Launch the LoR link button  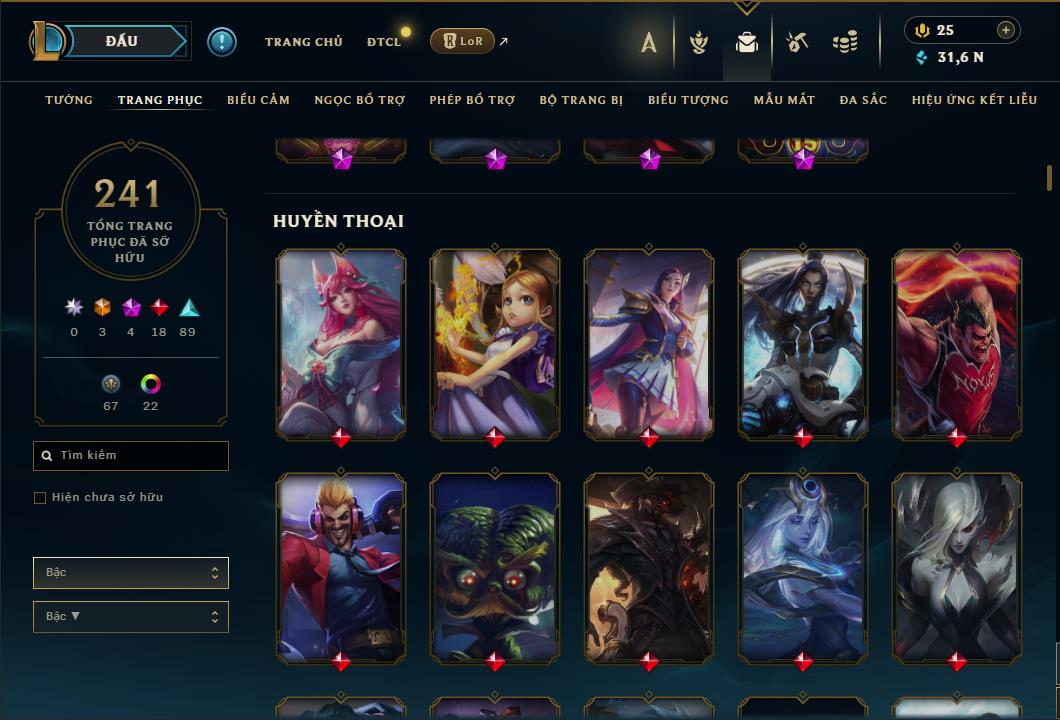(462, 41)
